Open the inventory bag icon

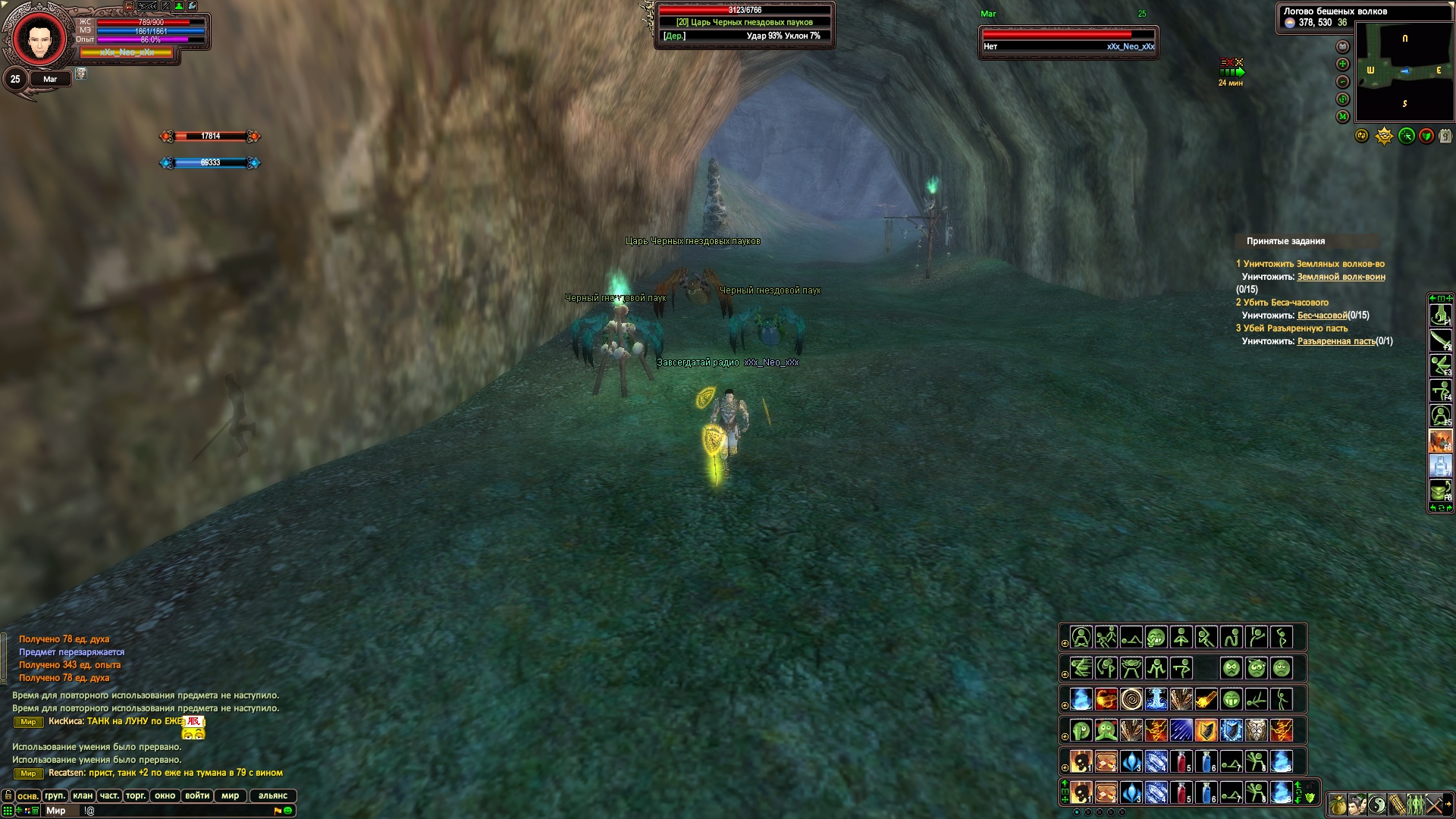pos(1338,805)
